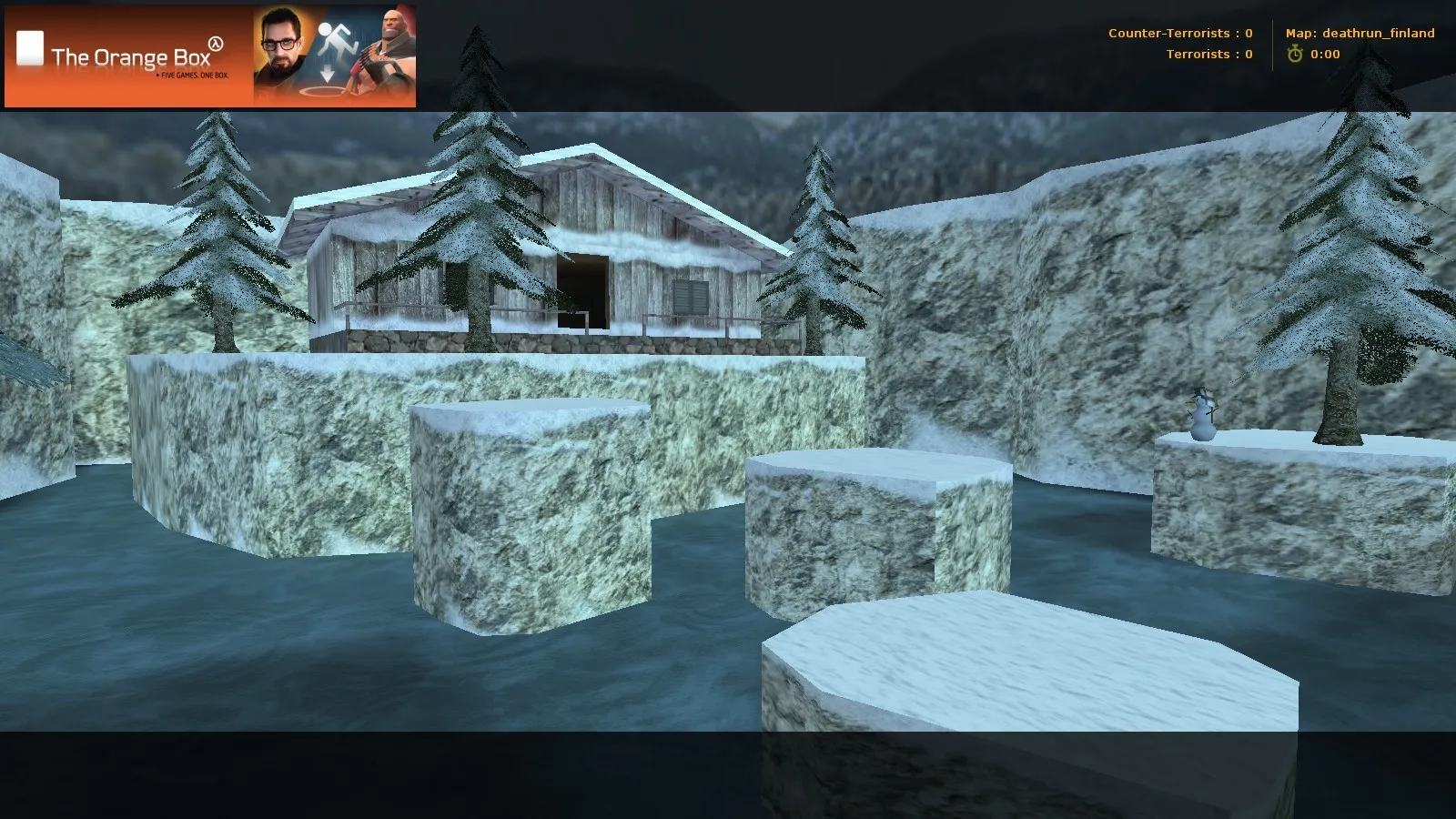1456x819 pixels.
Task: Click the Counter-Terrorists score counter
Action: (x=1179, y=33)
